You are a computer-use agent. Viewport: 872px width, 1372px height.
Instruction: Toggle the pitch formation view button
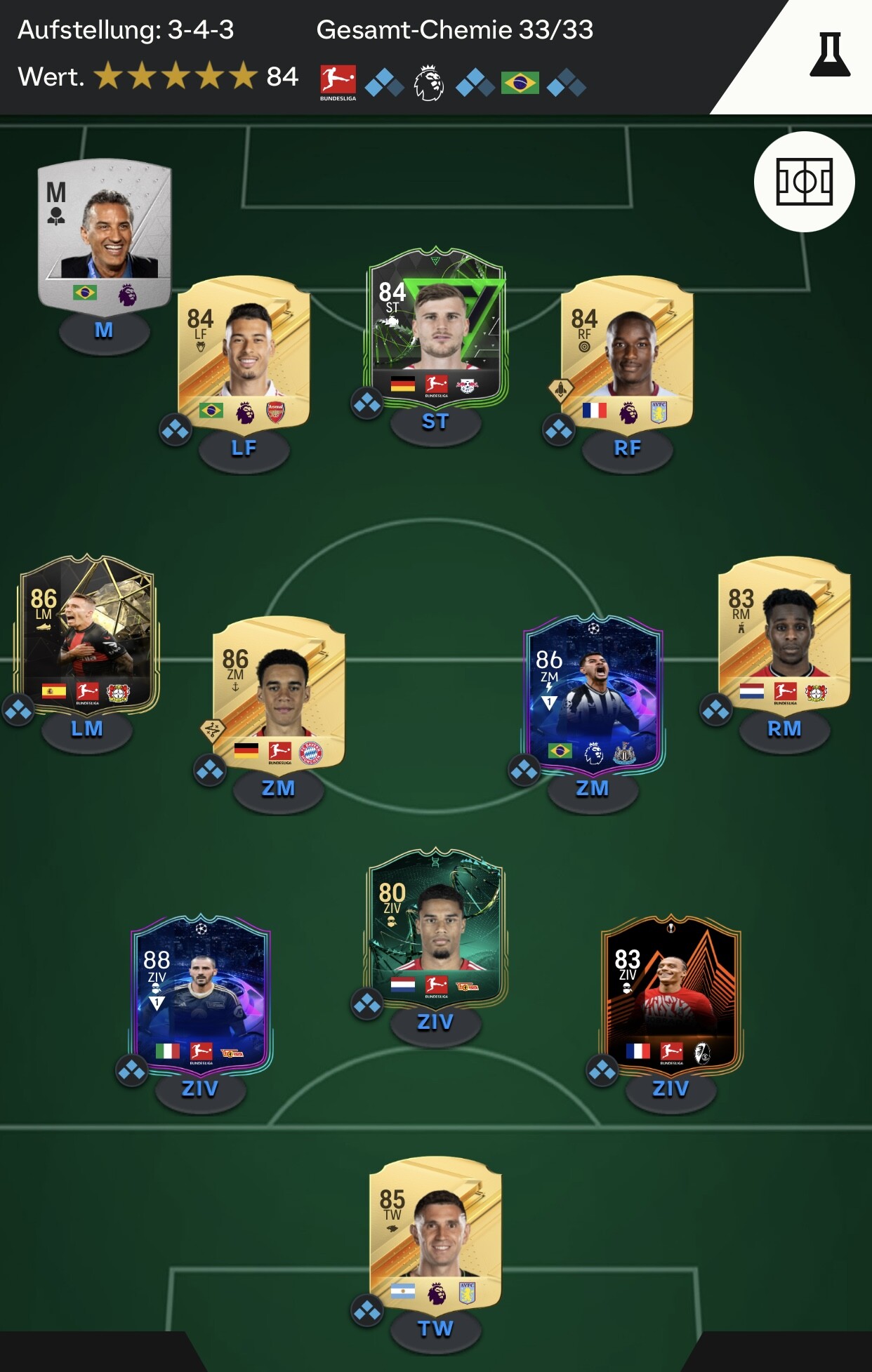click(x=804, y=182)
